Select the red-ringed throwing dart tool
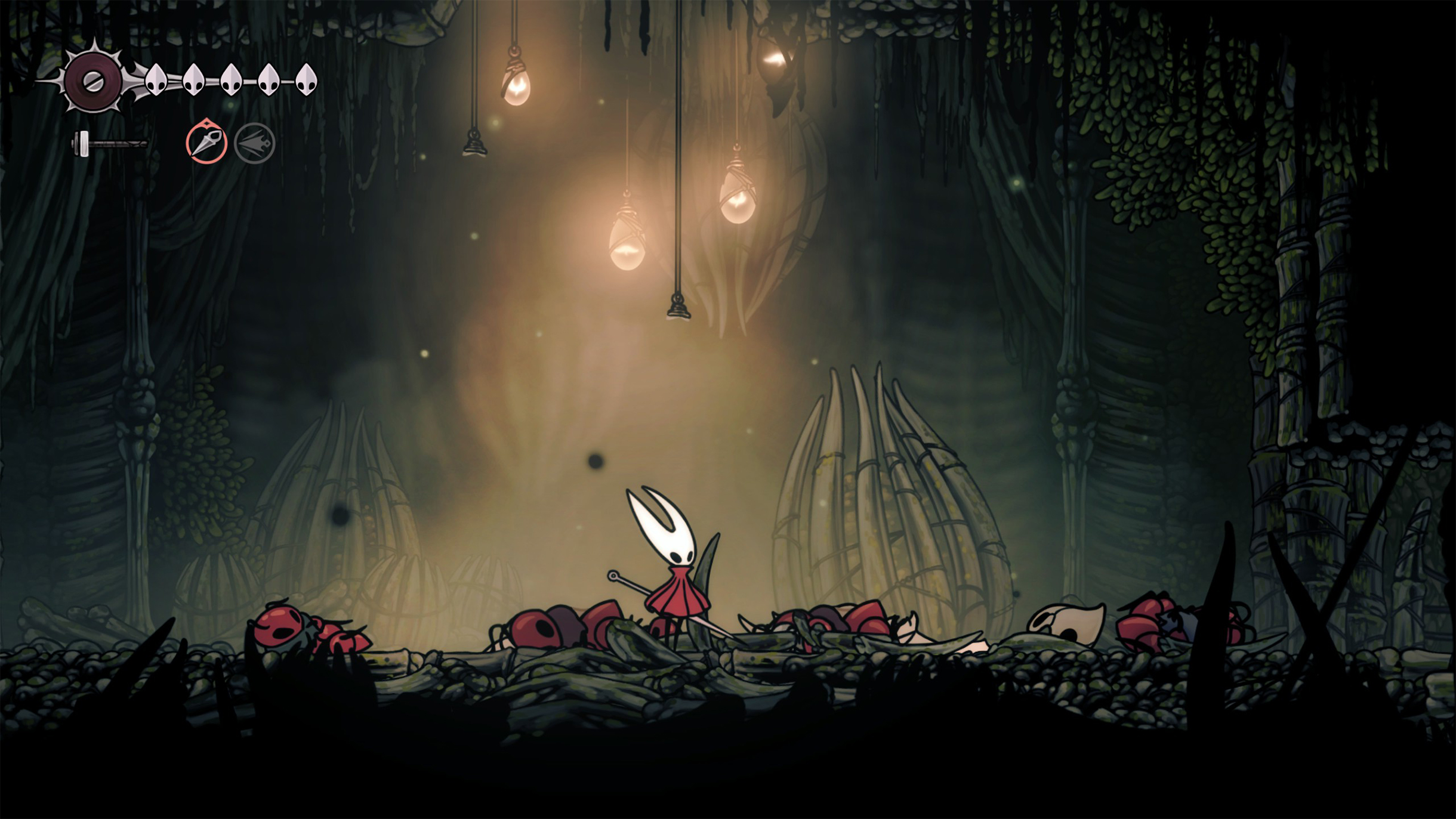This screenshot has width=1456, height=819. click(x=206, y=143)
